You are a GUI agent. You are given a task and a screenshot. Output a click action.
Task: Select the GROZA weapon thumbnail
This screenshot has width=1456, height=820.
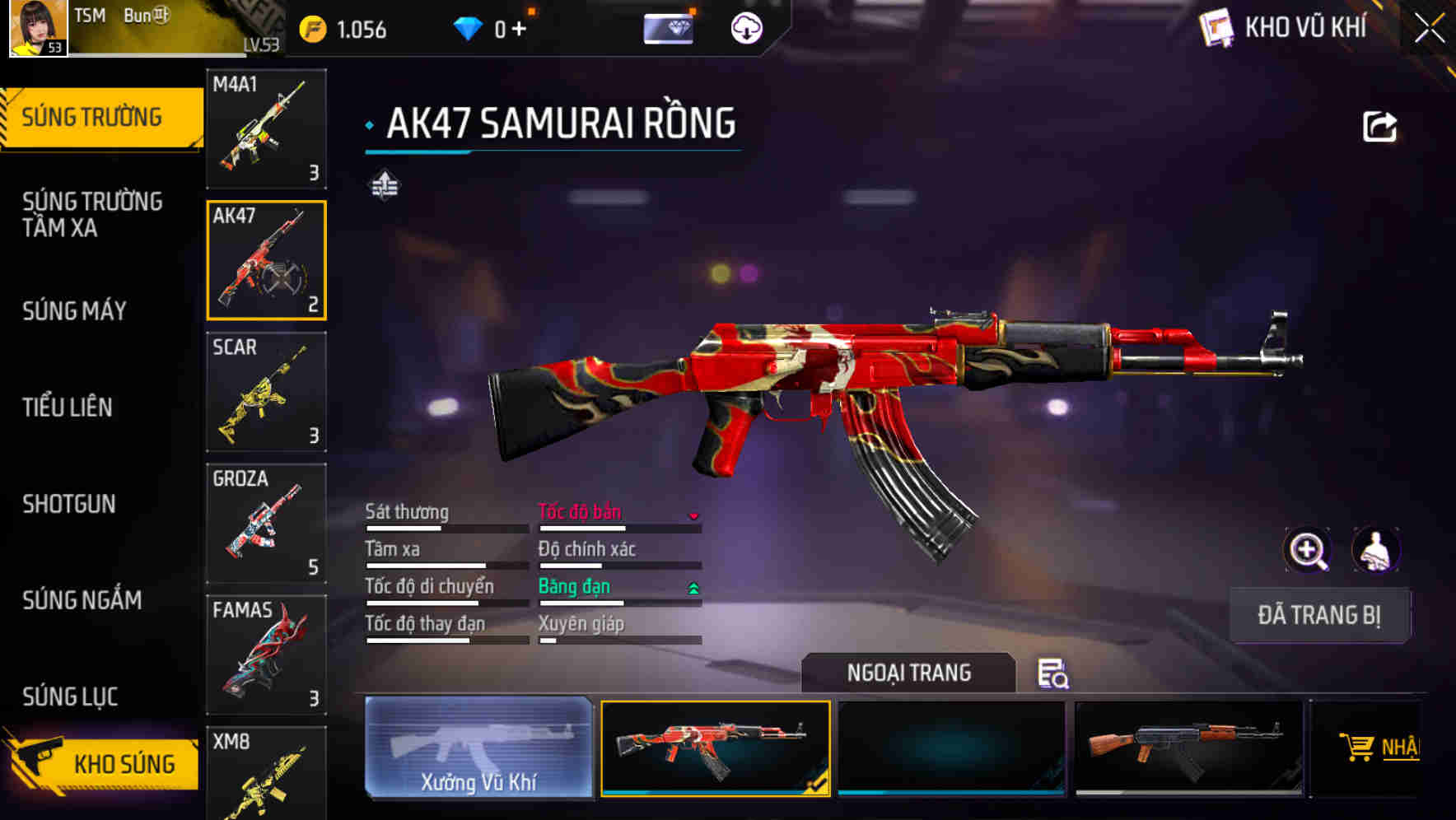(x=265, y=524)
